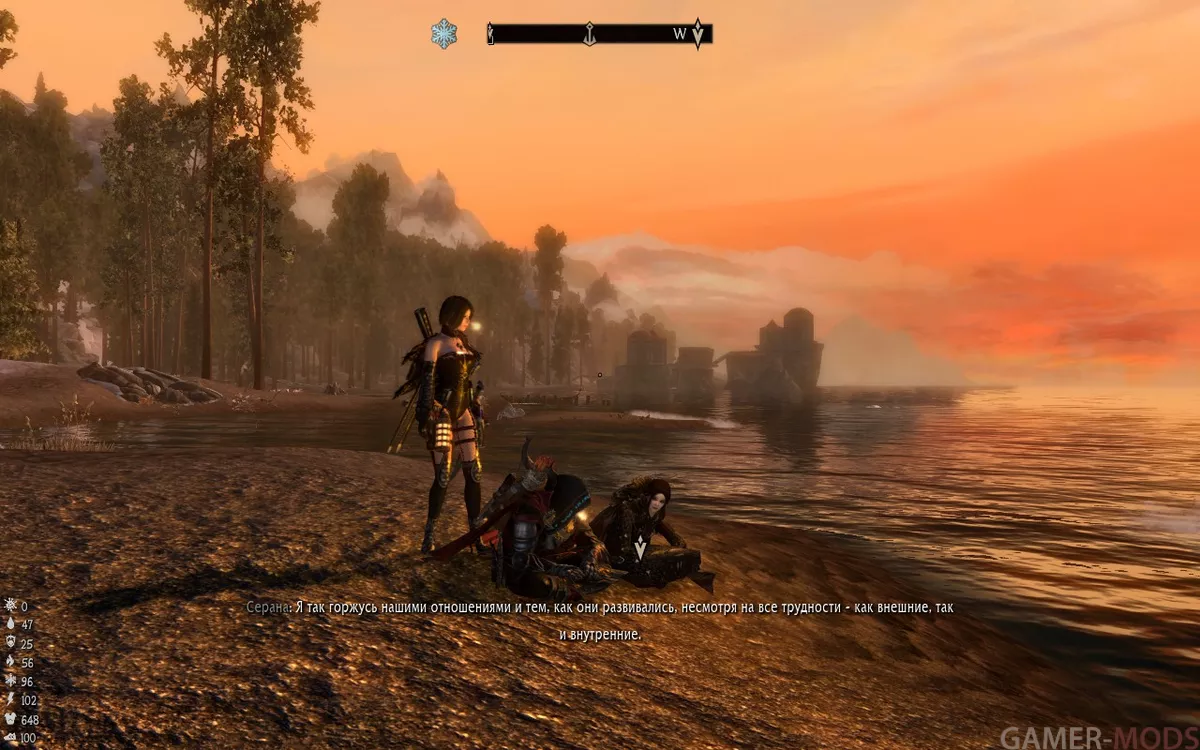Click the lightning bolt resistance icon
The height and width of the screenshot is (750, 1200).
tap(10, 700)
